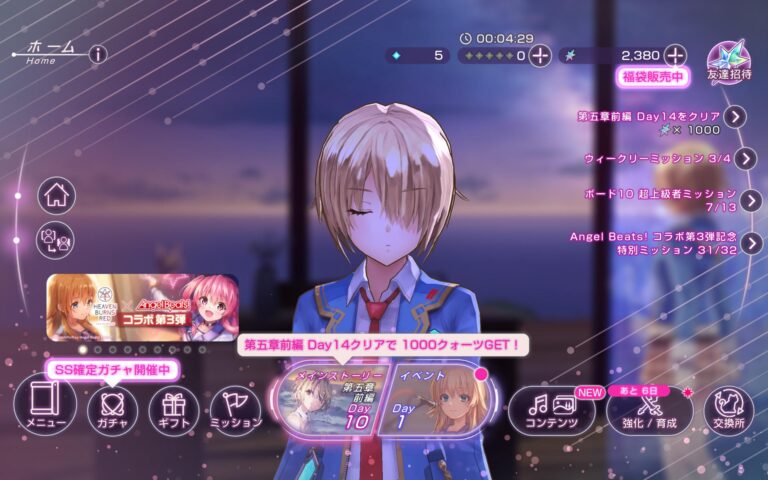Click the house-shaped home icon
This screenshot has width=768, height=480.
pos(57,195)
